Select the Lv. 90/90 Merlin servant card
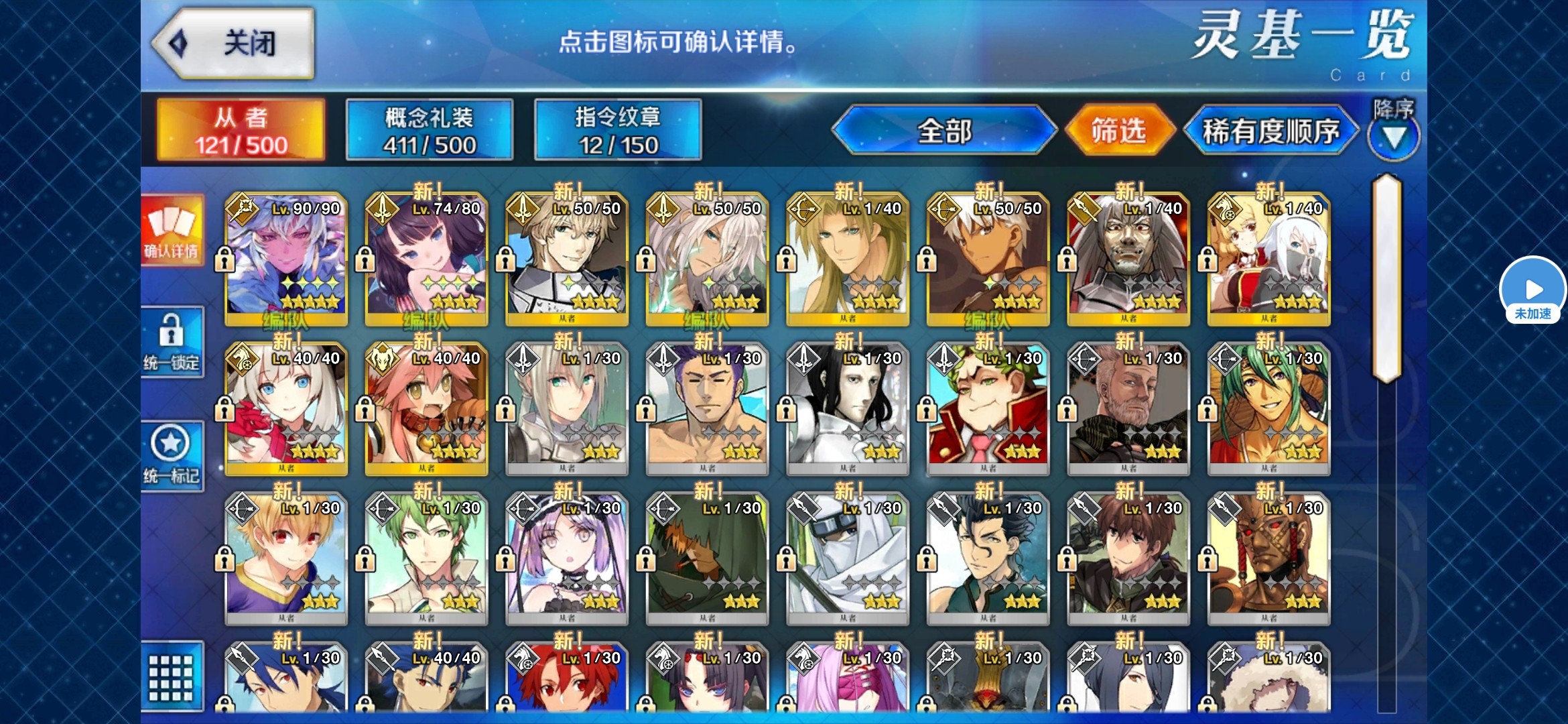Viewport: 1568px width, 724px height. [286, 258]
